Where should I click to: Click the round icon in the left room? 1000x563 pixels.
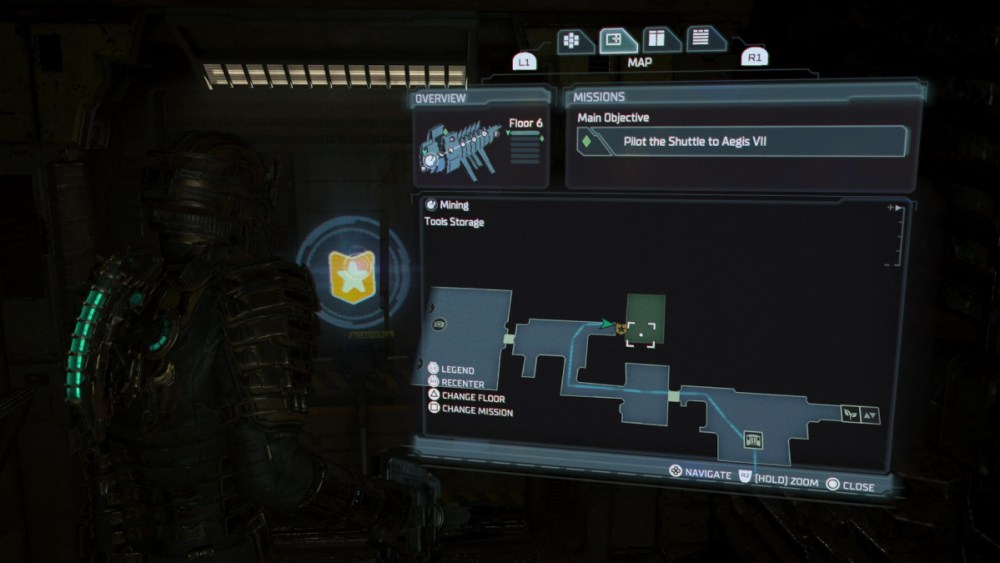[440, 324]
